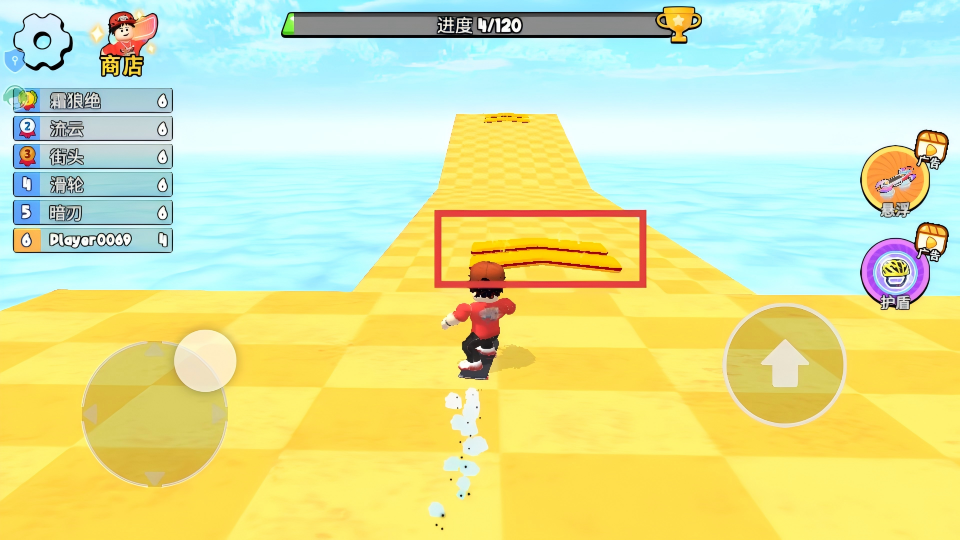Tap the jump arrow button
Image resolution: width=960 pixels, height=540 pixels.
(x=785, y=365)
